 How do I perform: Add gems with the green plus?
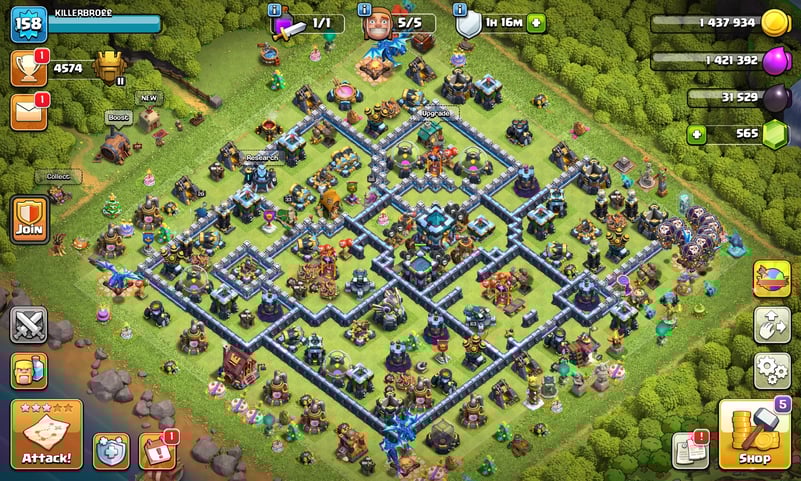point(696,133)
